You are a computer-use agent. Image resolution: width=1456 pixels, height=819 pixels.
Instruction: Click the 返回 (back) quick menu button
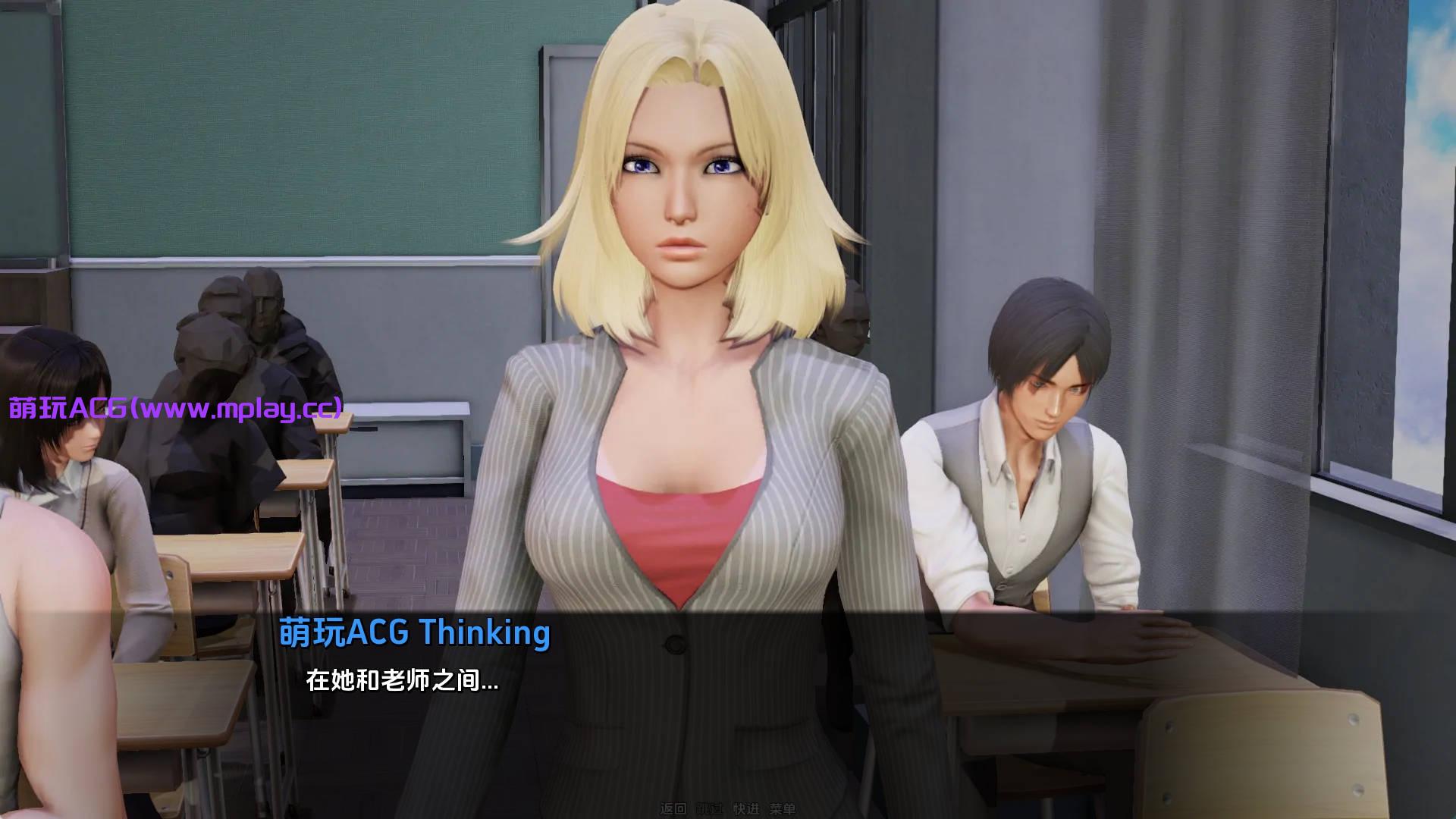pos(673,809)
